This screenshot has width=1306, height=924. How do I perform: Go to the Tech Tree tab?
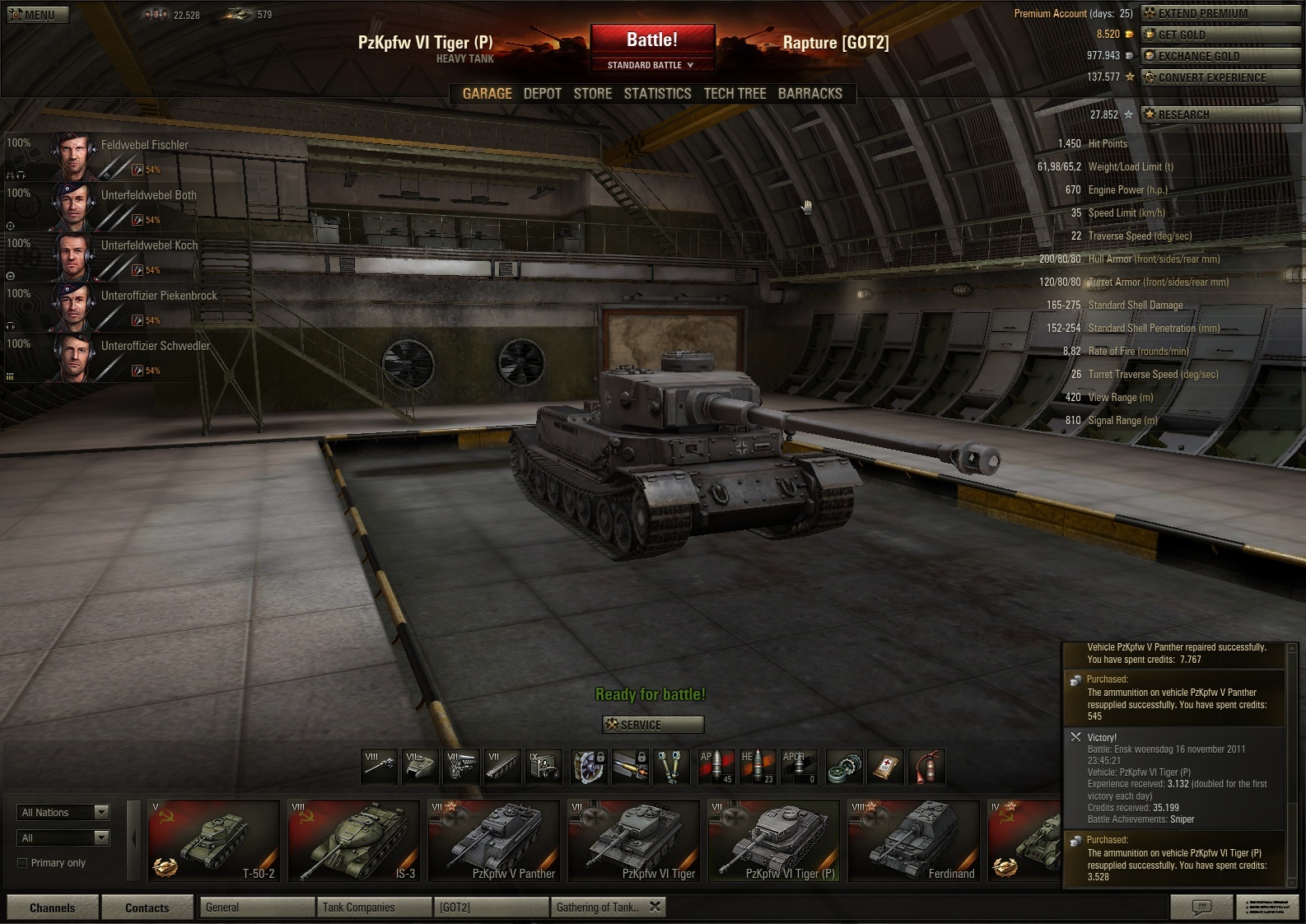click(x=735, y=94)
